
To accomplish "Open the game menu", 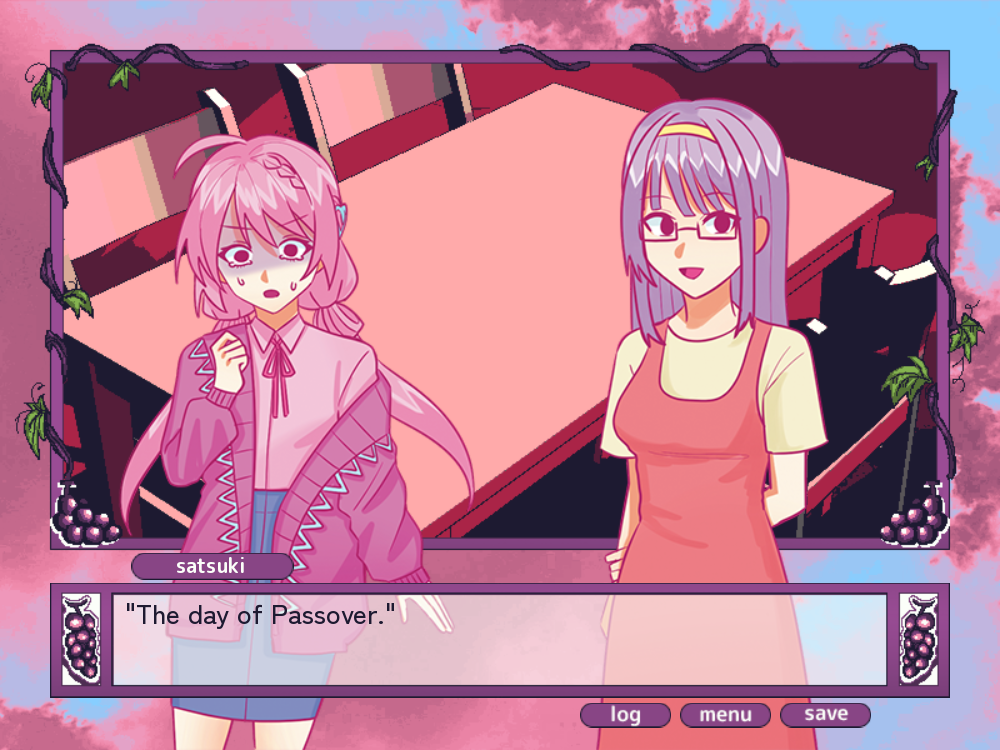I will [x=725, y=715].
